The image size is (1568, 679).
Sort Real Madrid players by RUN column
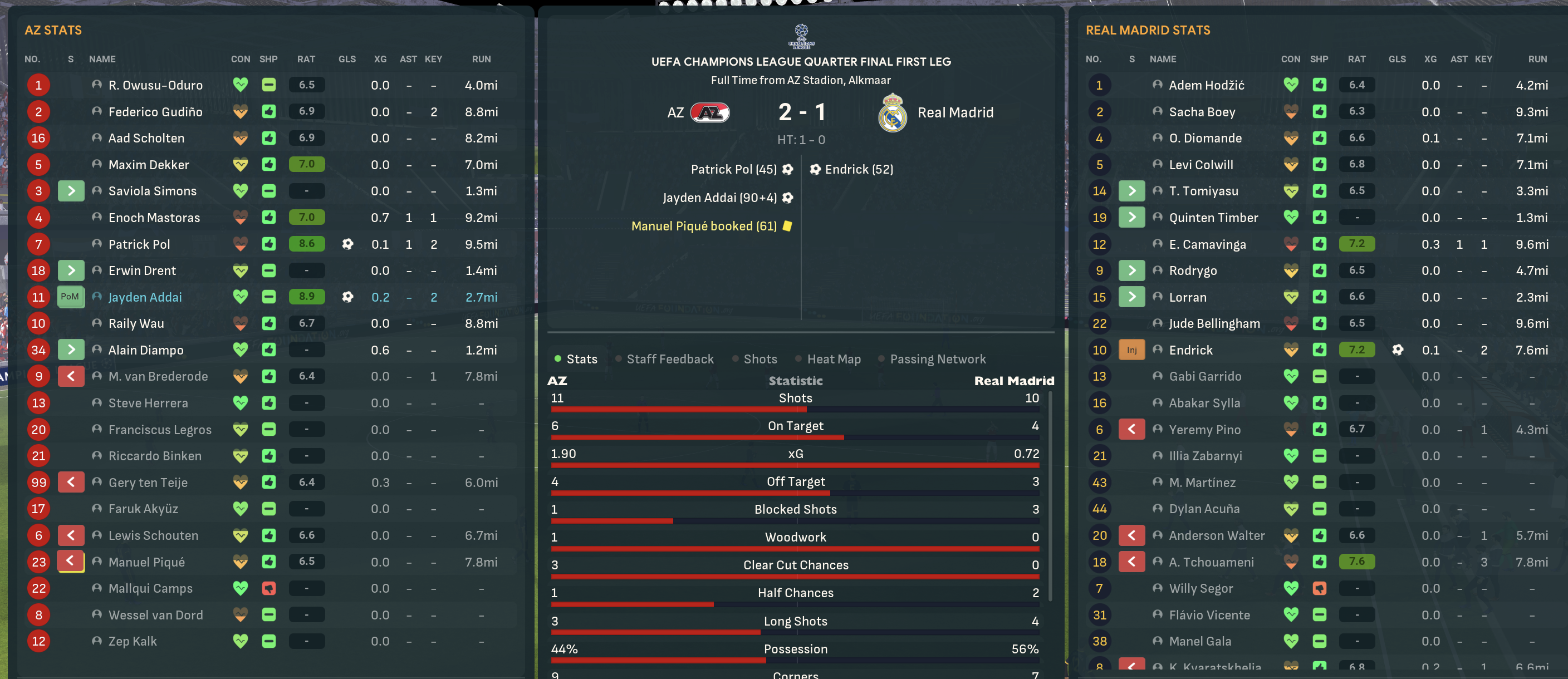tap(1536, 59)
